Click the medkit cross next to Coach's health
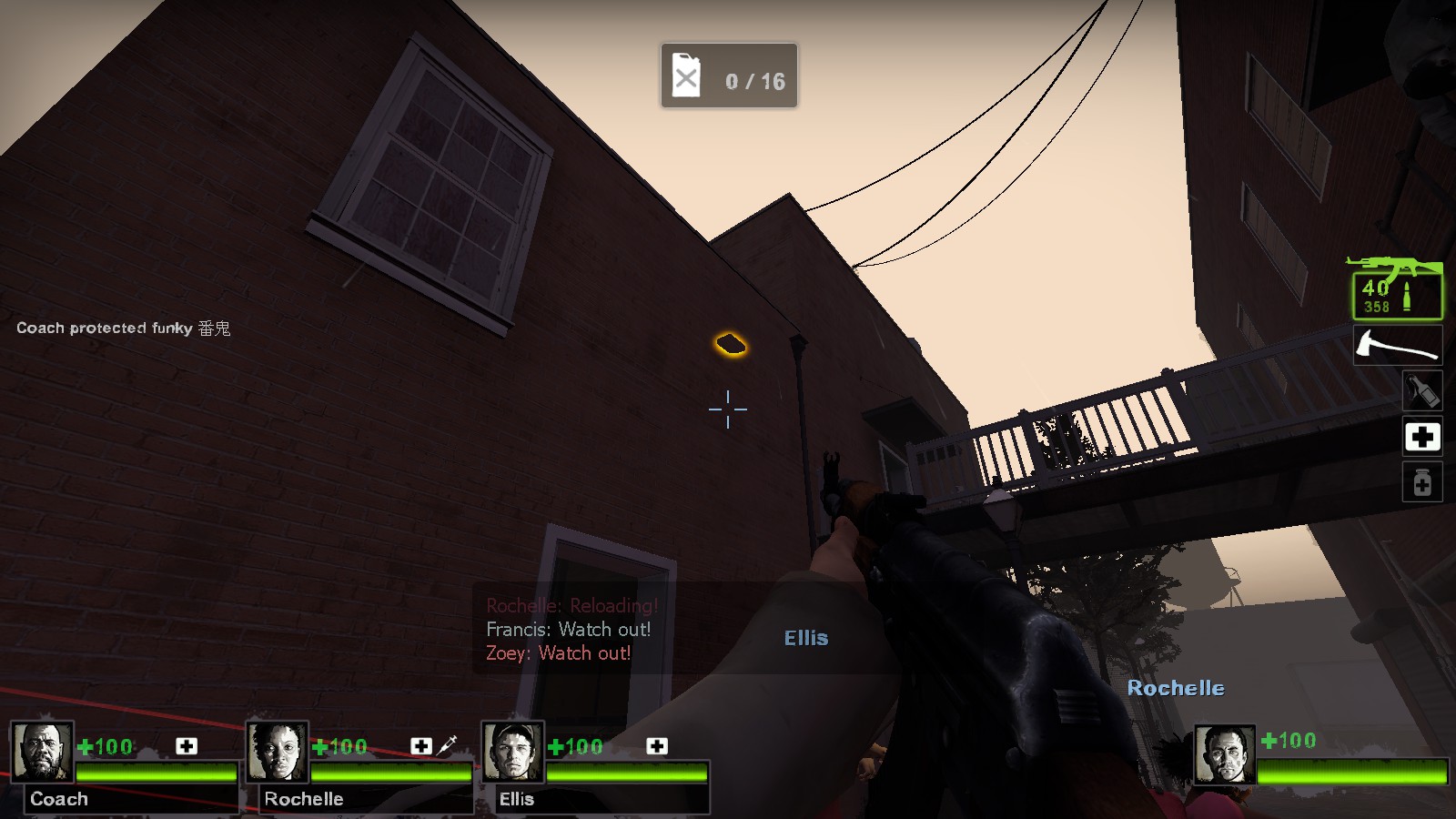 [188, 746]
